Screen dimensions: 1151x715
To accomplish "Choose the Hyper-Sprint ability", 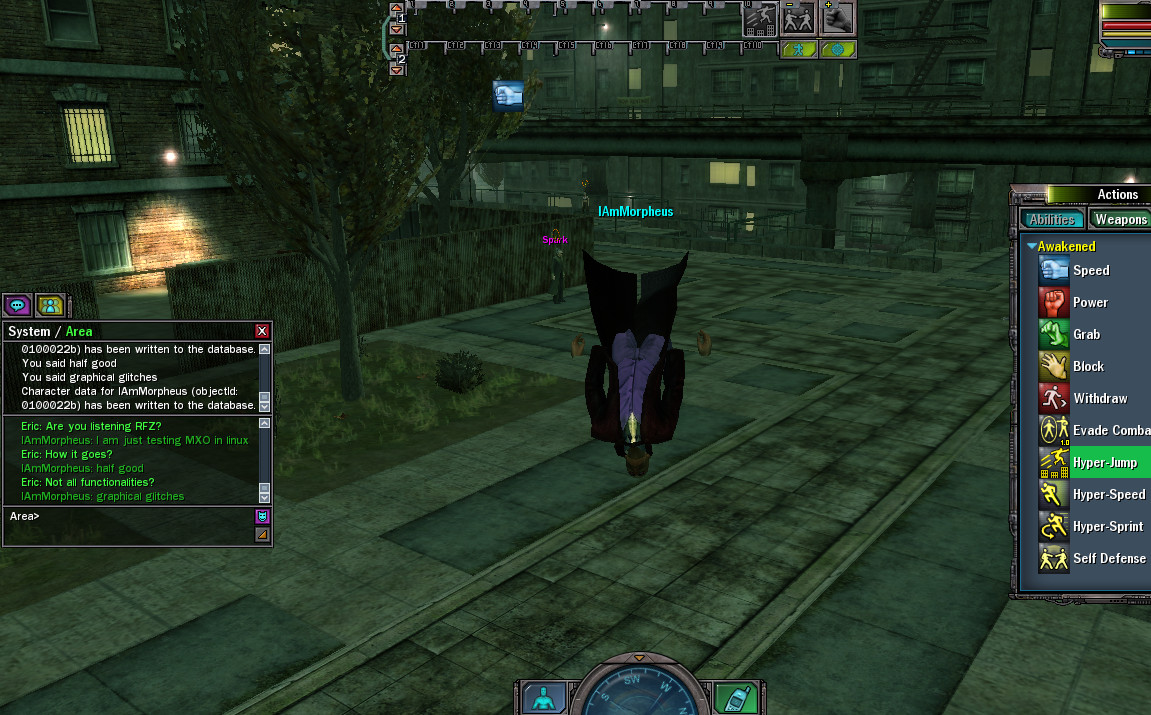I will 1108,526.
